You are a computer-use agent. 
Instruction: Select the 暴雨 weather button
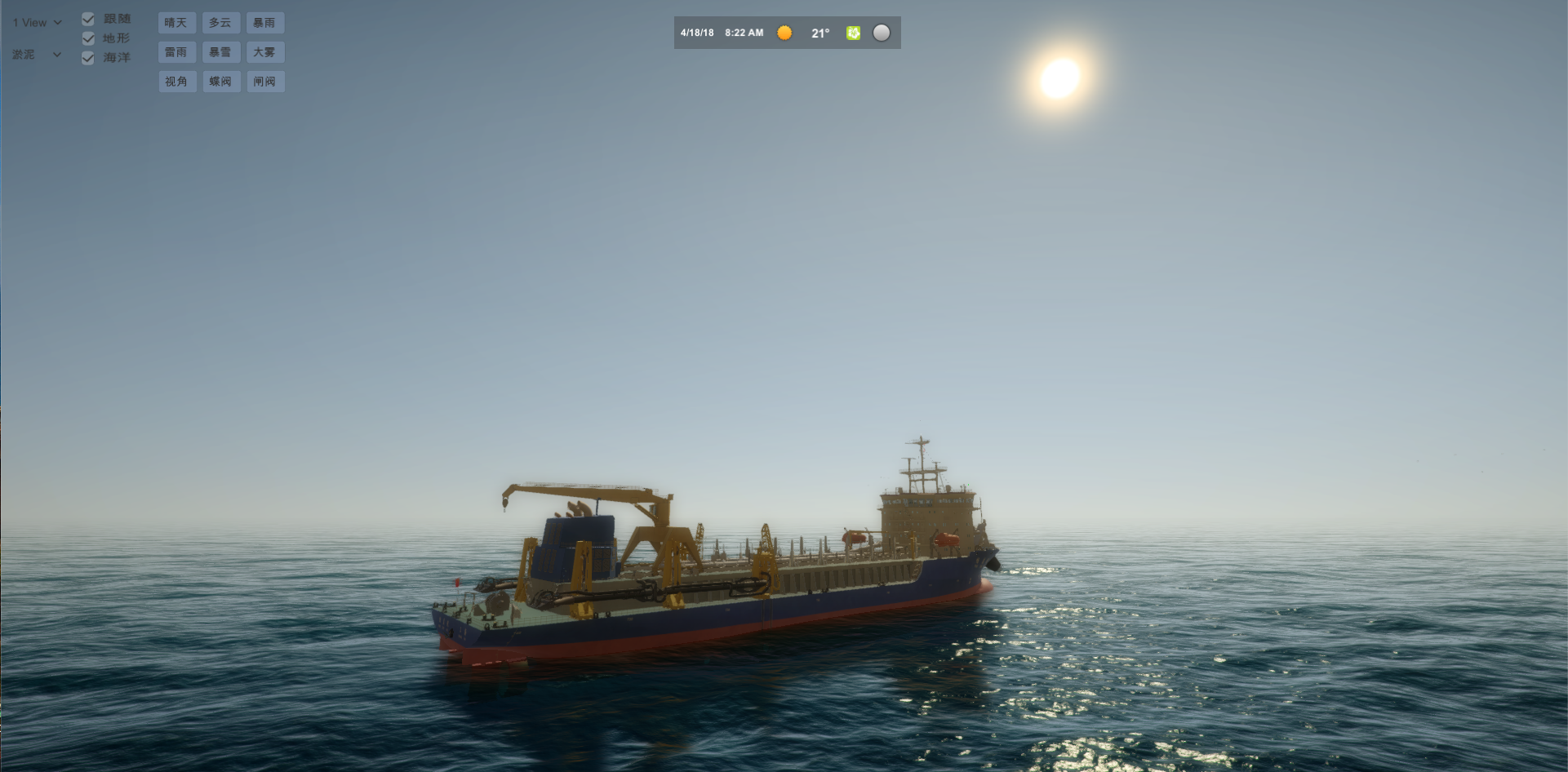(264, 23)
